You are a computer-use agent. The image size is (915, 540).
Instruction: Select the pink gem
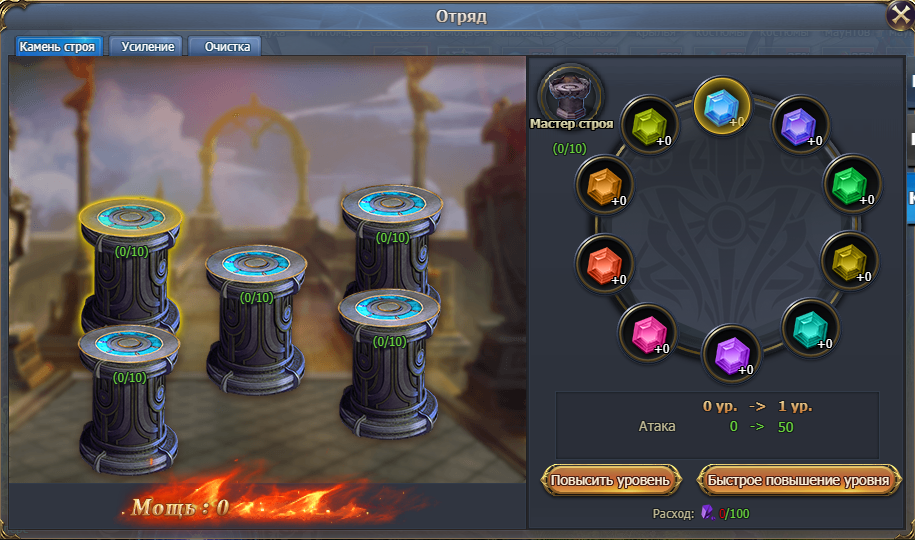(645, 332)
